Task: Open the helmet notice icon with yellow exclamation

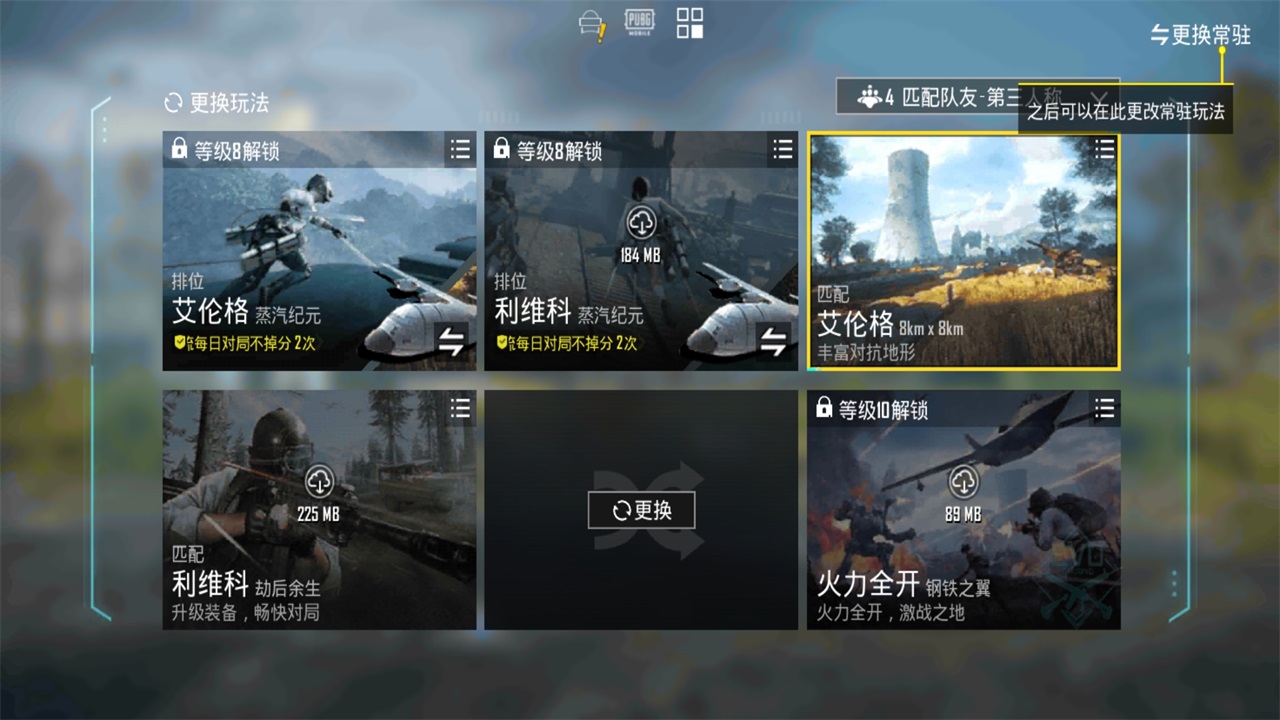Action: [x=591, y=22]
